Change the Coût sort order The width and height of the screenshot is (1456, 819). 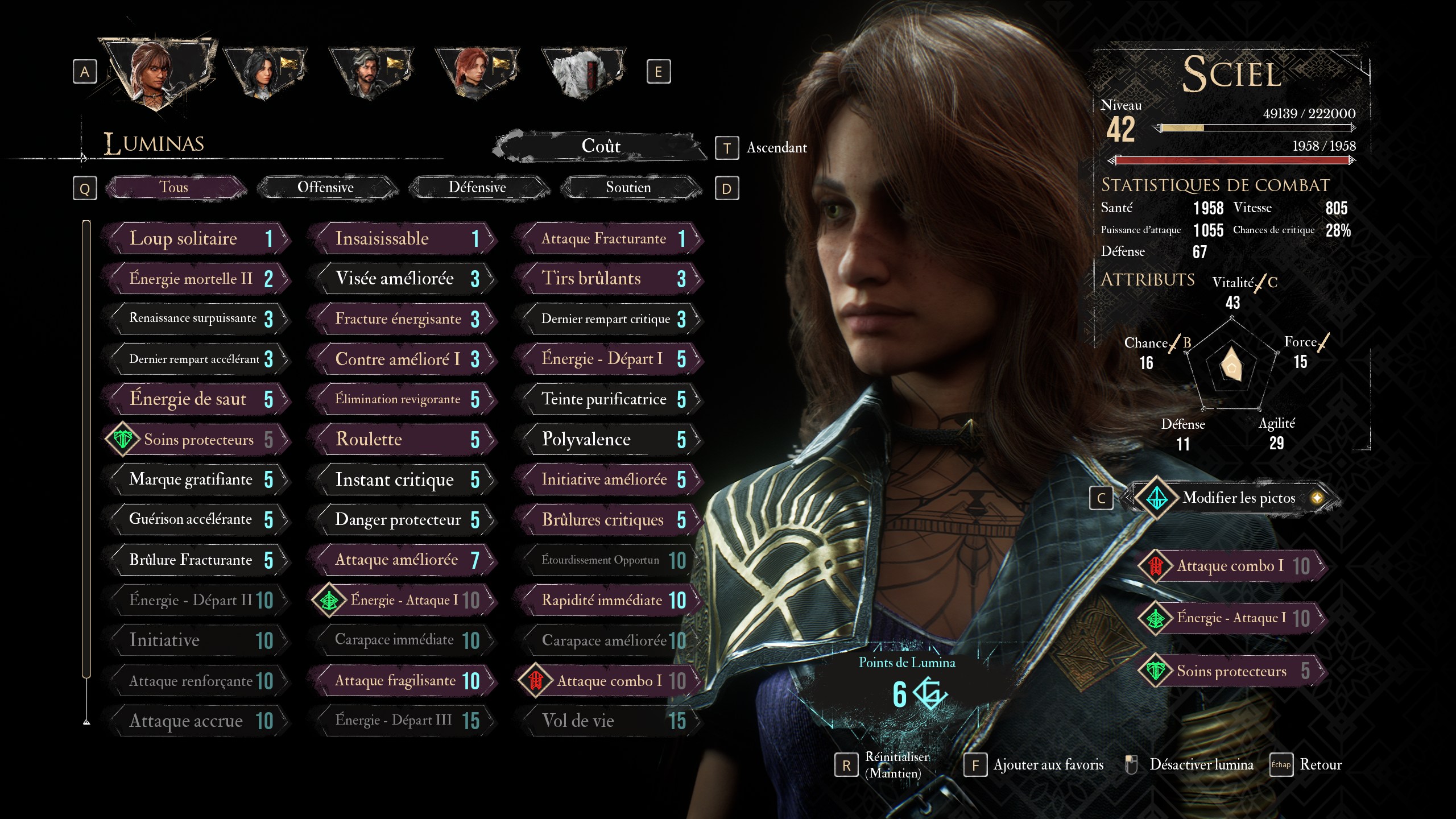coord(601,146)
